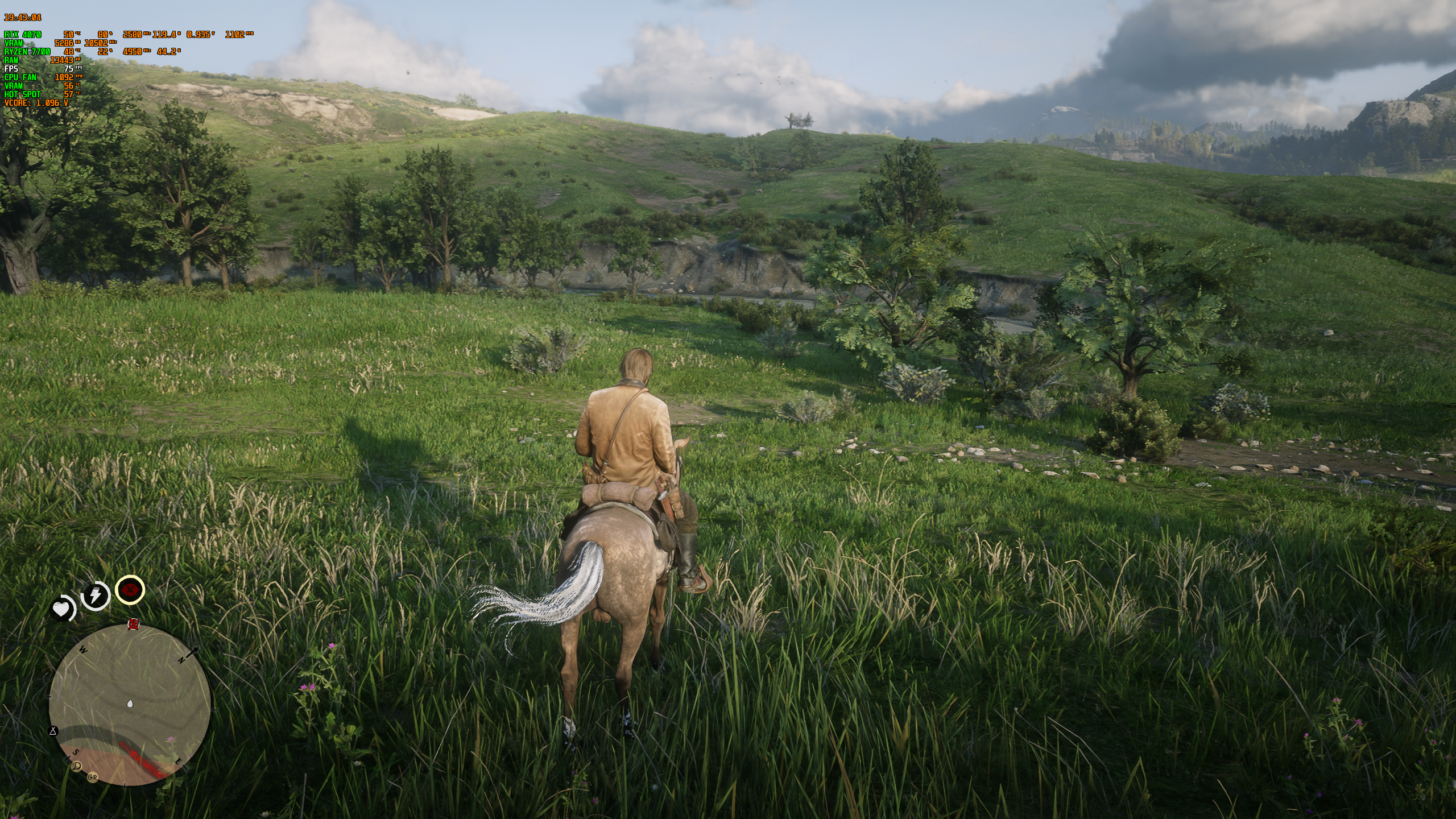Click the north compass arrow on minimap
The width and height of the screenshot is (1456, 819).
193,652
